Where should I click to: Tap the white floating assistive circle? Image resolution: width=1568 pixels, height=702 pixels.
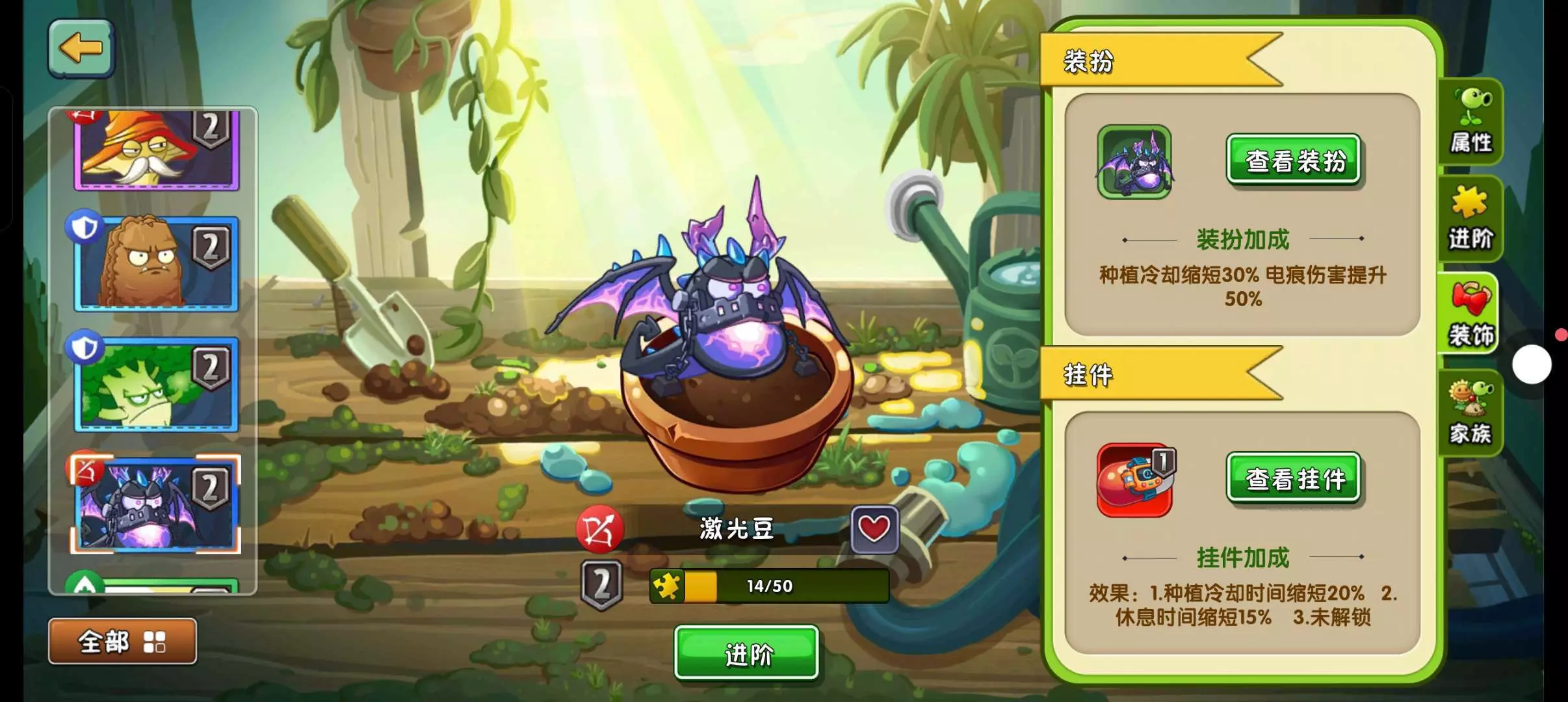(x=1531, y=364)
